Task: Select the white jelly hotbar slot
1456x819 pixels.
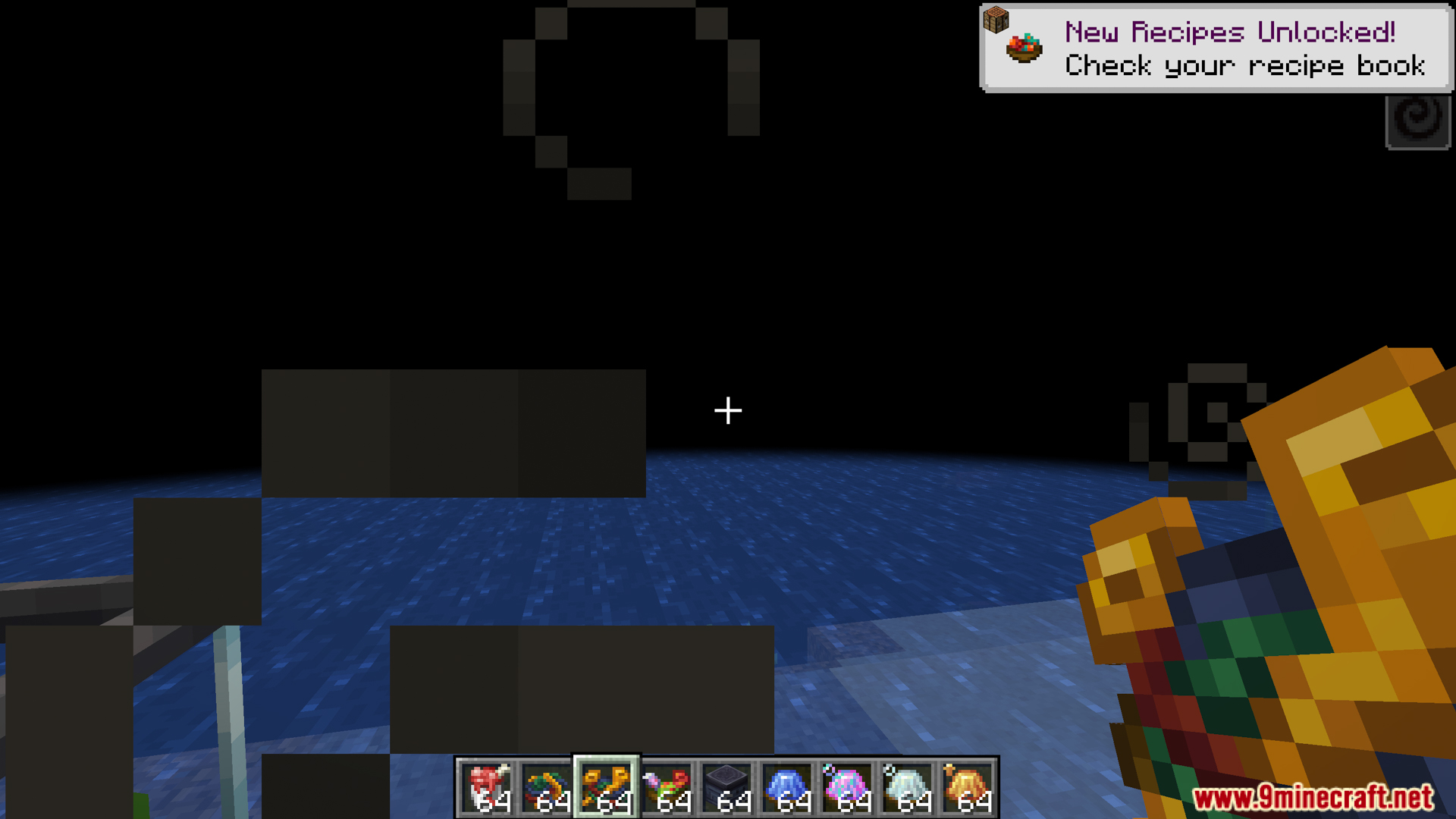Action: [907, 787]
